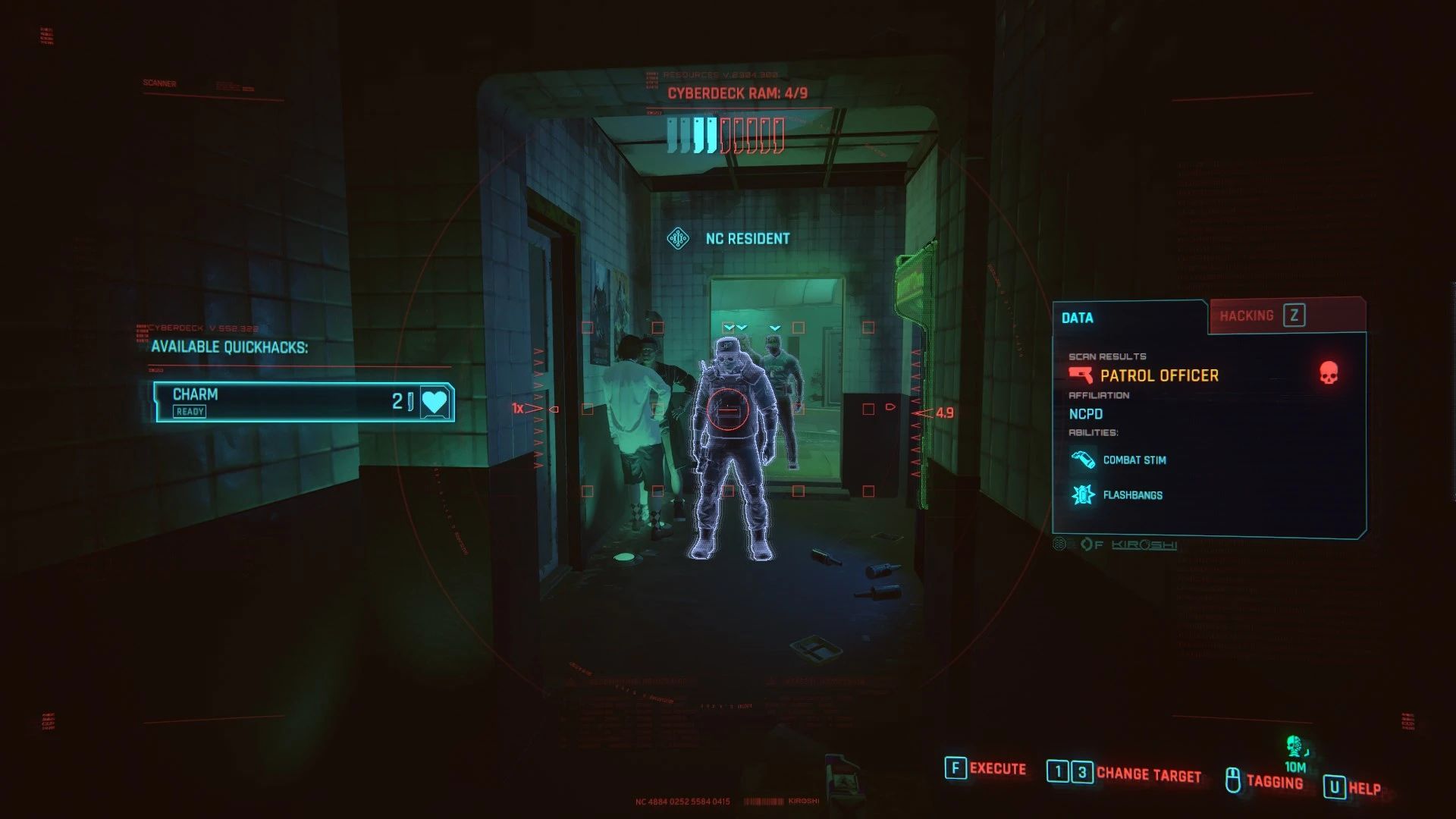Click the heart icon on the Charm quickhack

click(435, 402)
